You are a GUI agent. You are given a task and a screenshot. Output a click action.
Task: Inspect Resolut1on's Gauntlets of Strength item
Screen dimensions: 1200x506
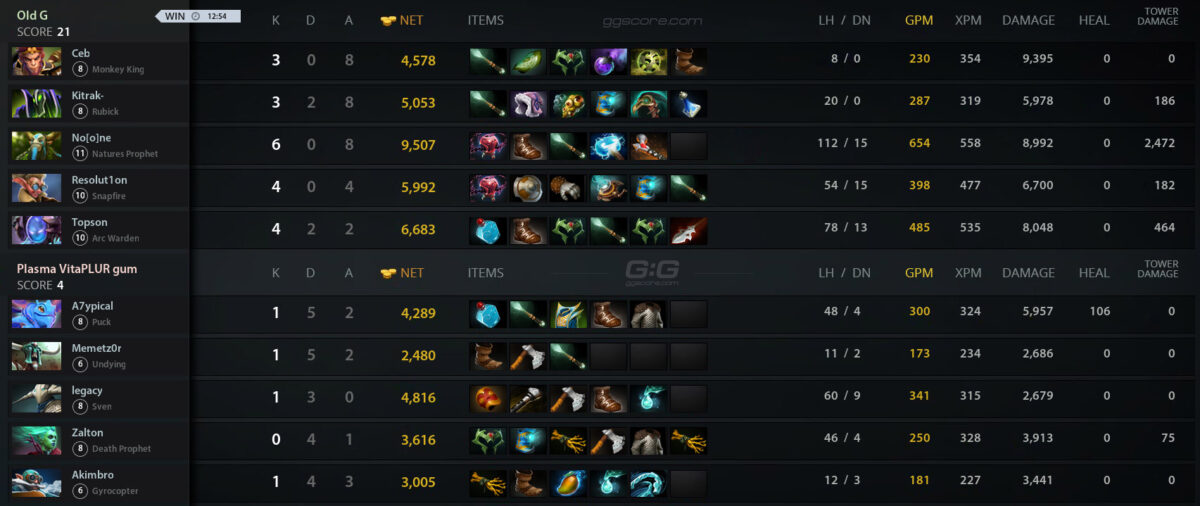pos(568,188)
